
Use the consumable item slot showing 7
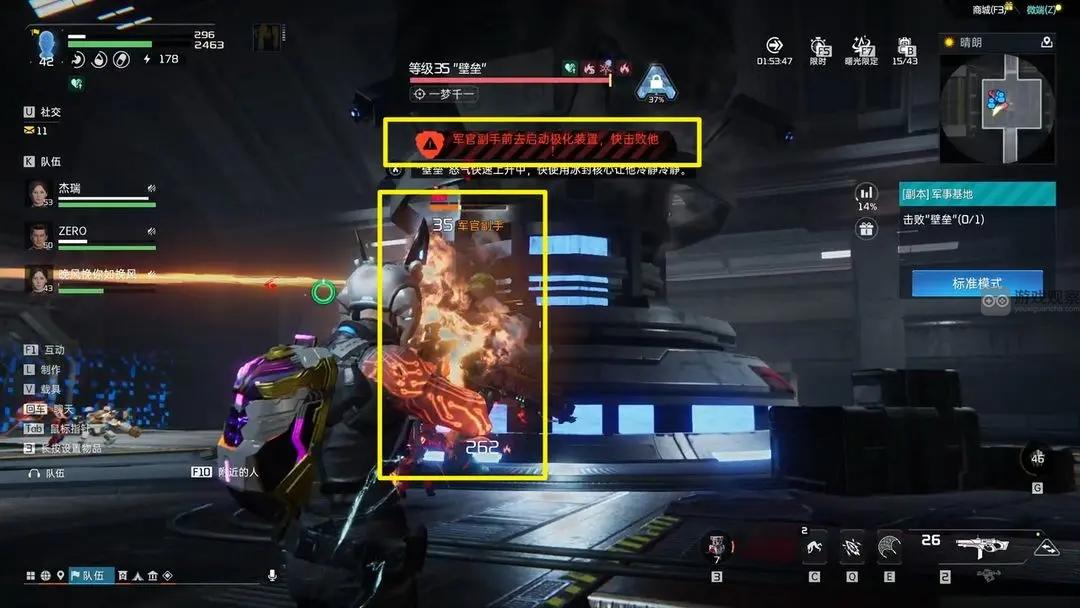[716, 546]
